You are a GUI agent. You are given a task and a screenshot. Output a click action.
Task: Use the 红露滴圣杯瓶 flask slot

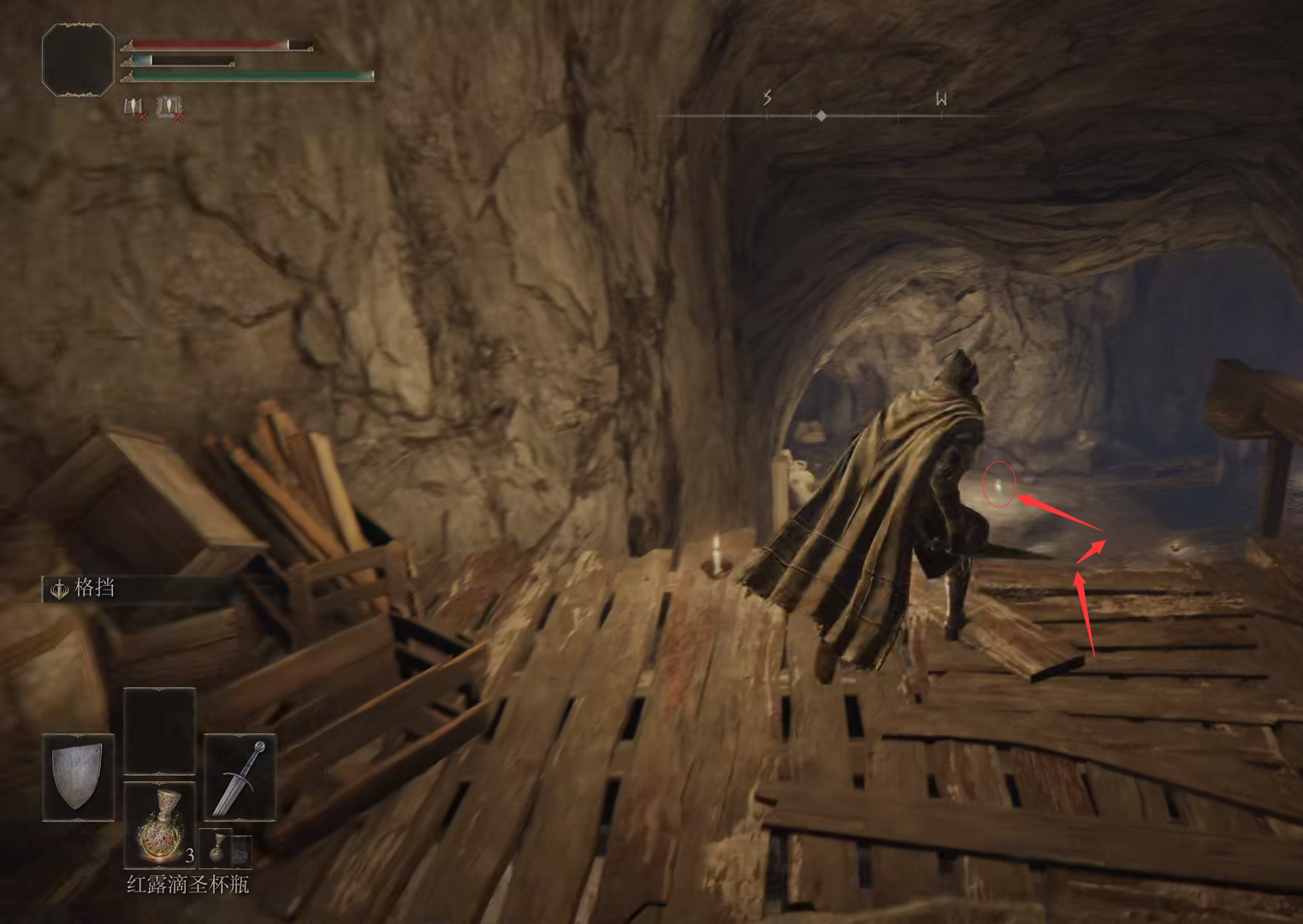tap(160, 825)
